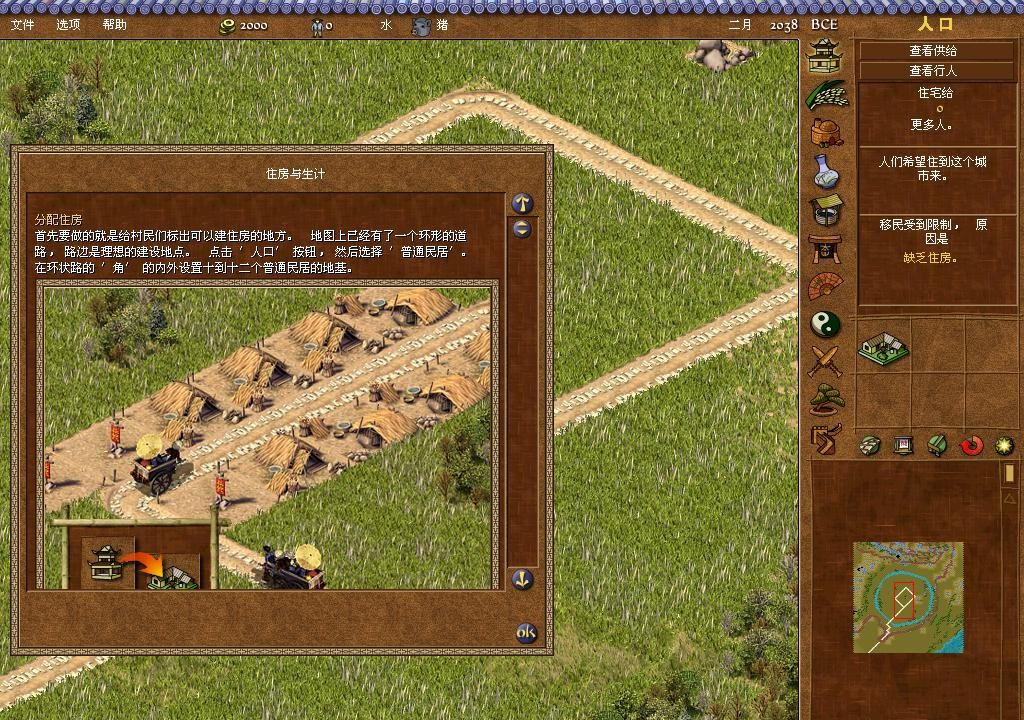Click the down arrow in the tutorial dialog

click(522, 579)
